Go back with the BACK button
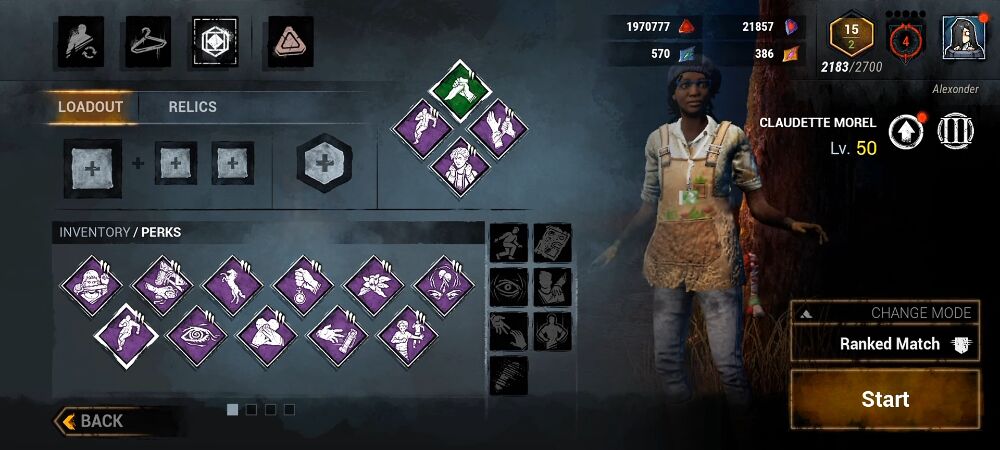 tap(100, 421)
